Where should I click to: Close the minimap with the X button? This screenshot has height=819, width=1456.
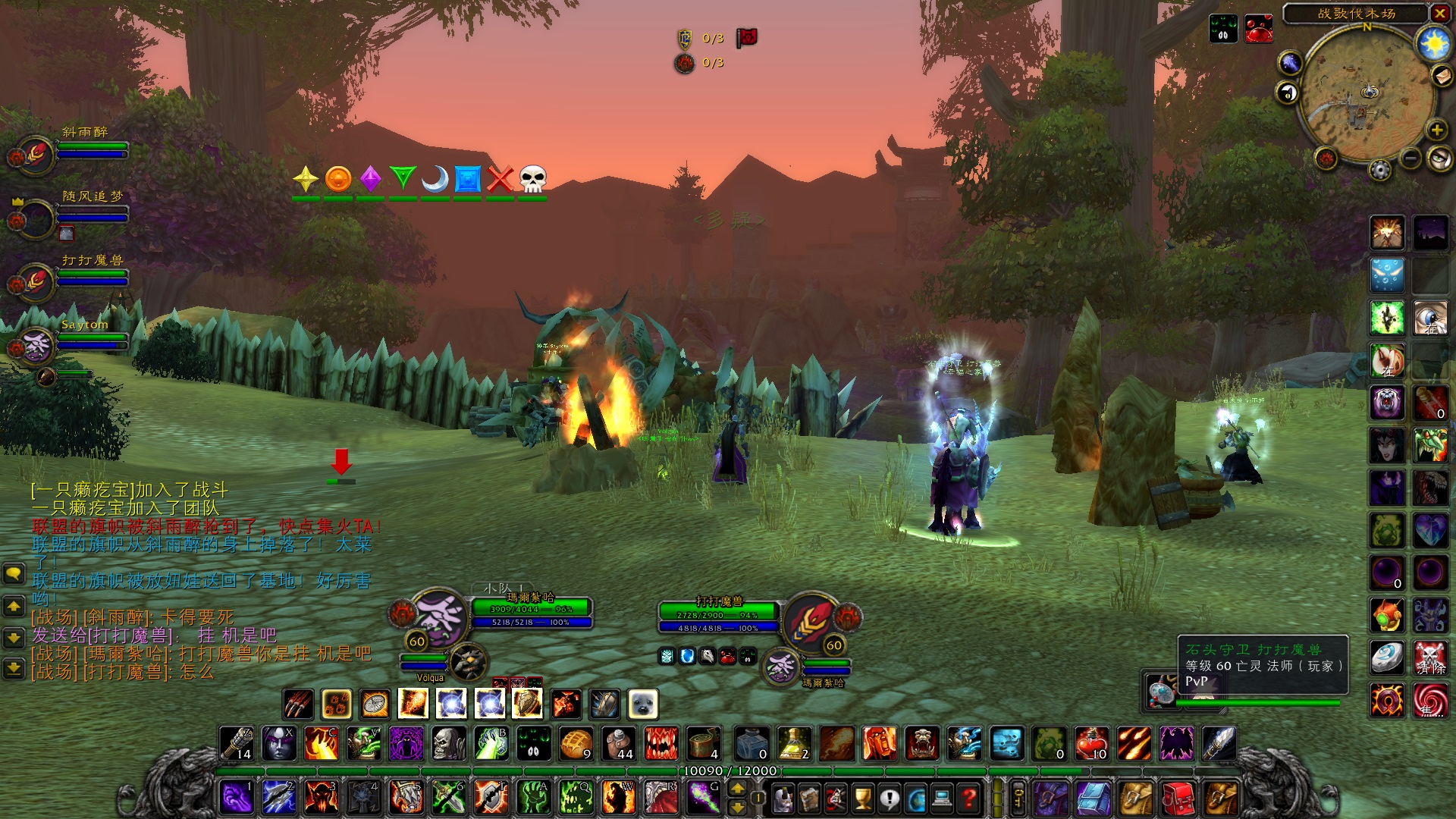coord(1439,13)
